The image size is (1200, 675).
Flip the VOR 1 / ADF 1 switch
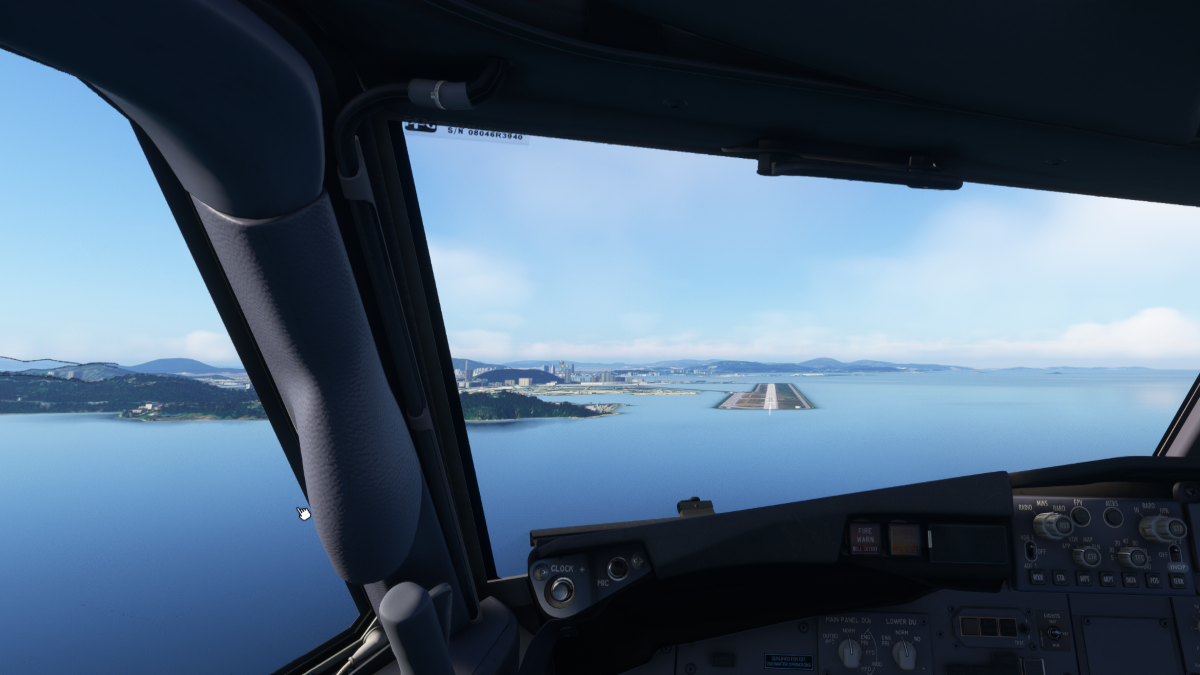[1031, 550]
